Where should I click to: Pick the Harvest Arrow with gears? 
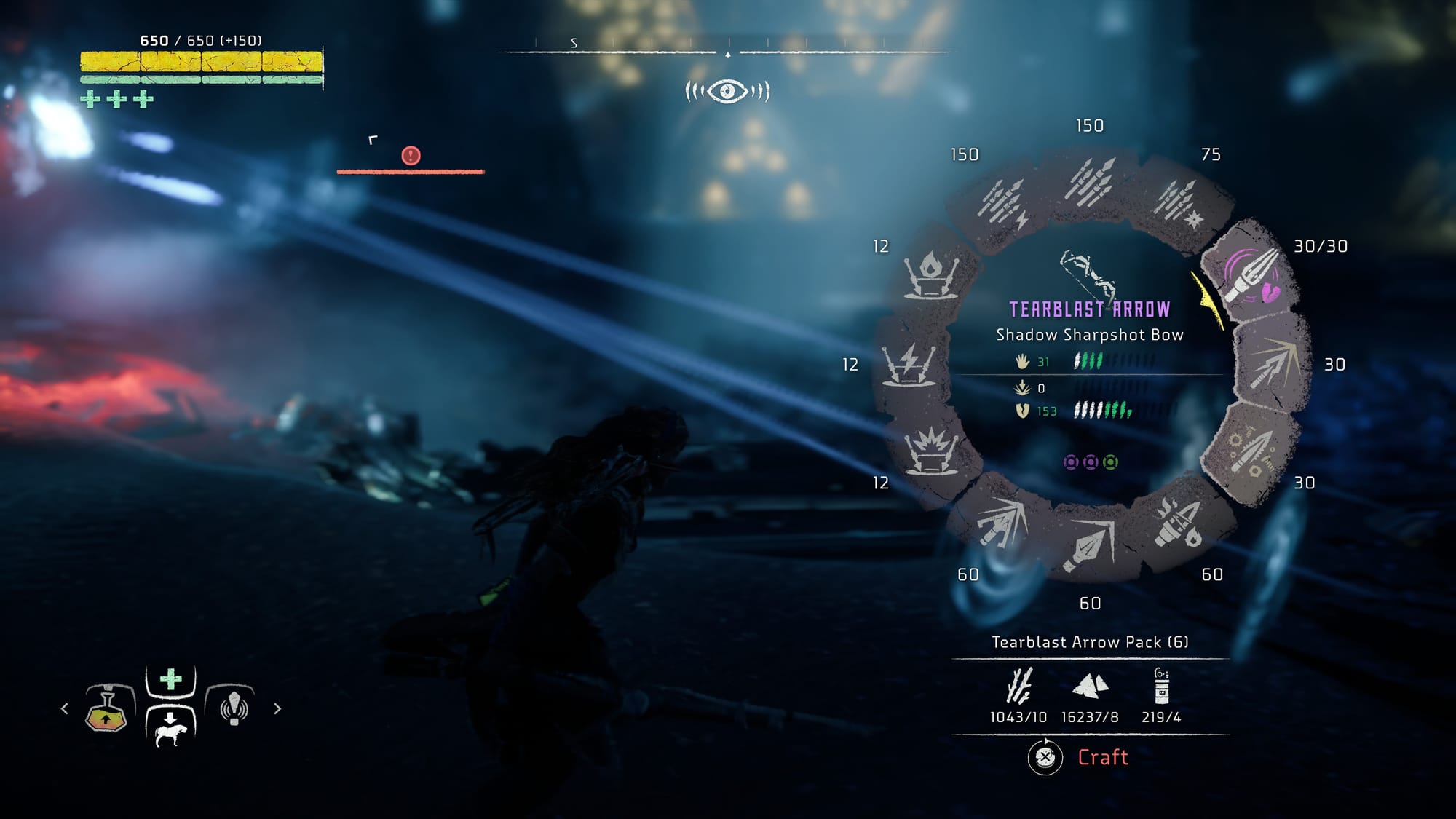[x=1249, y=450]
